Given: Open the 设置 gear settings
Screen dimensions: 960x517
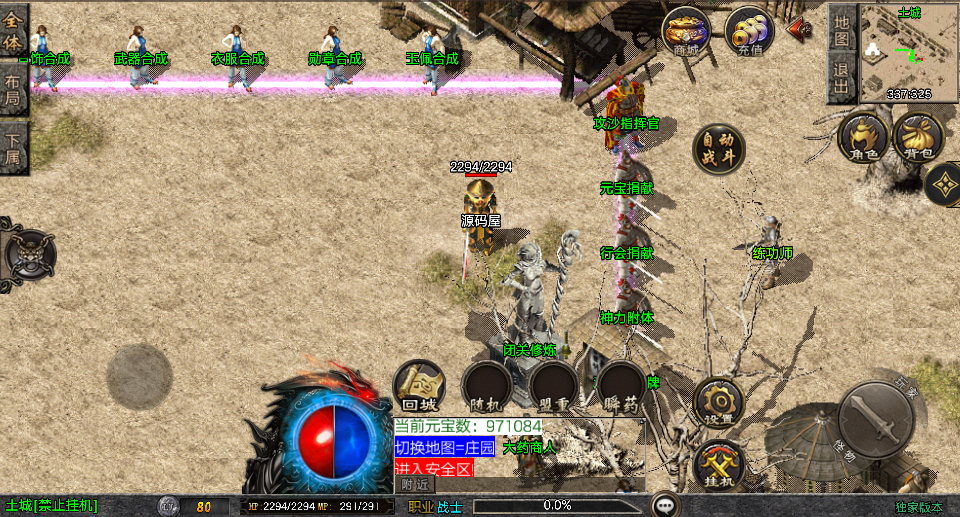Looking at the screenshot, I should coord(718,403).
